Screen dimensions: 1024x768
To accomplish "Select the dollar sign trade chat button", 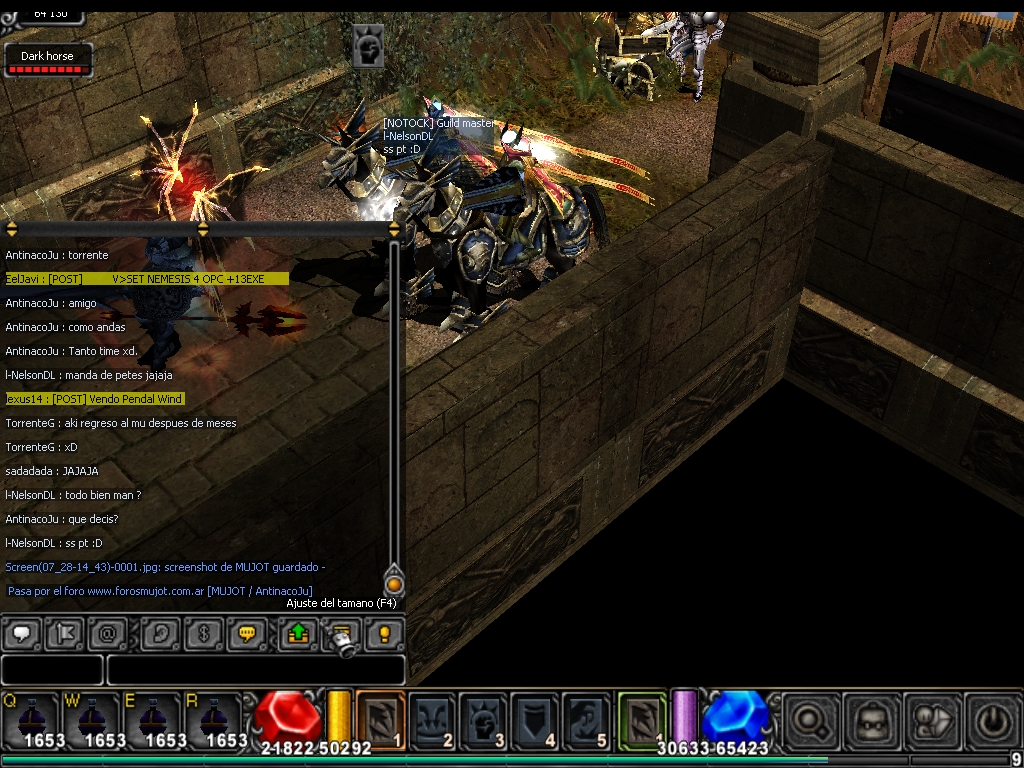I will [x=203, y=634].
